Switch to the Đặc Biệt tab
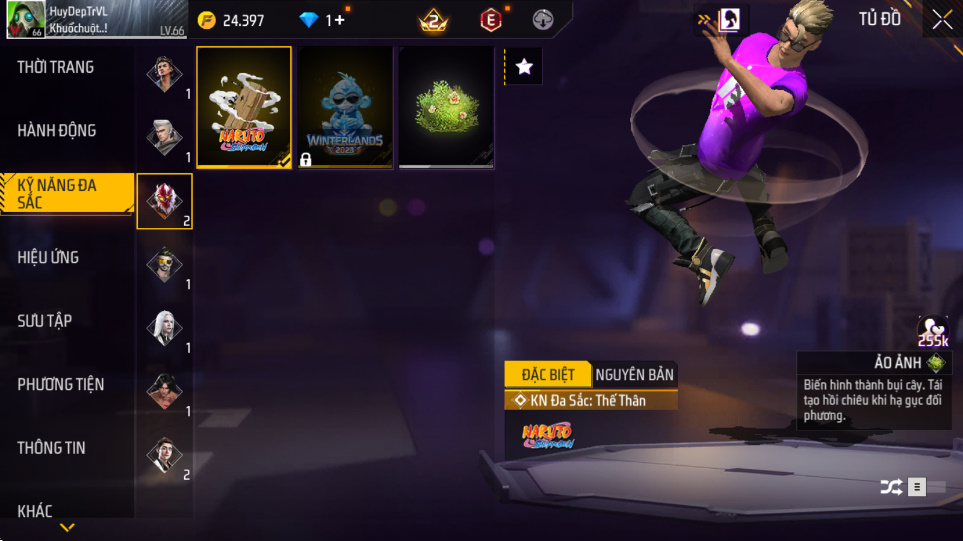 [x=548, y=375]
